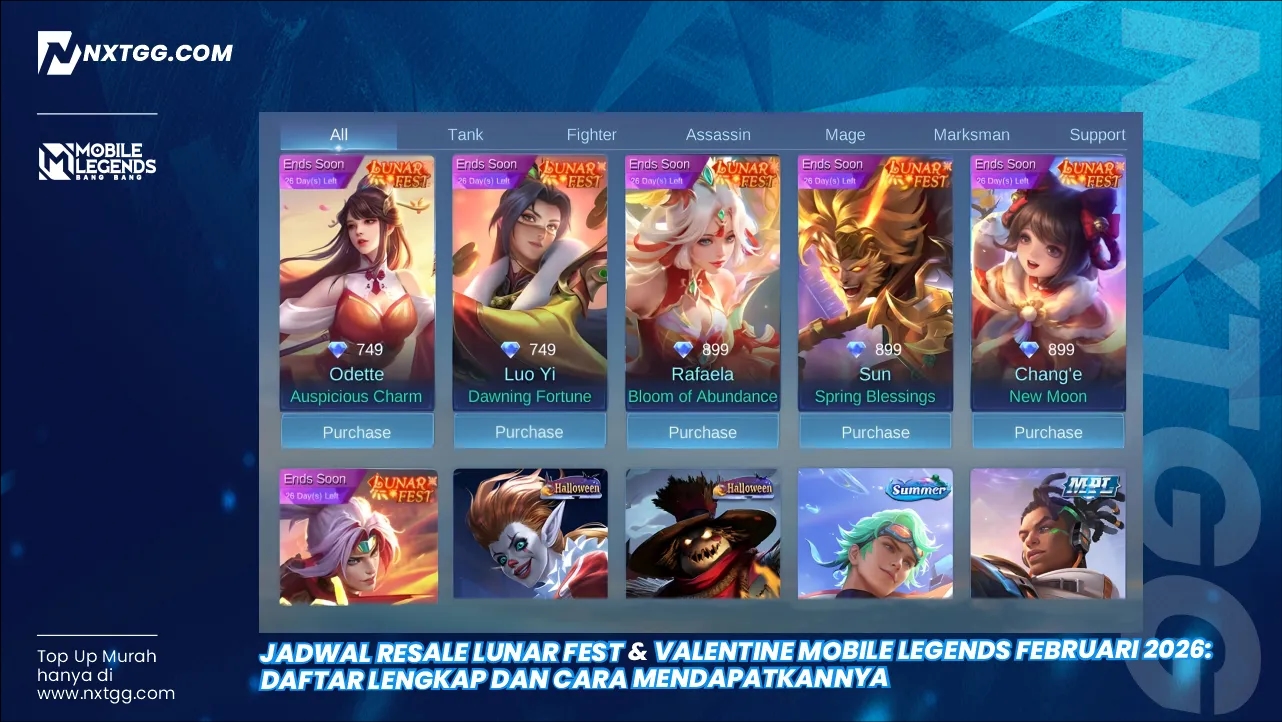Click the diamond icon next to Chang'e's 899 price
The image size is (1282, 722).
point(1029,349)
